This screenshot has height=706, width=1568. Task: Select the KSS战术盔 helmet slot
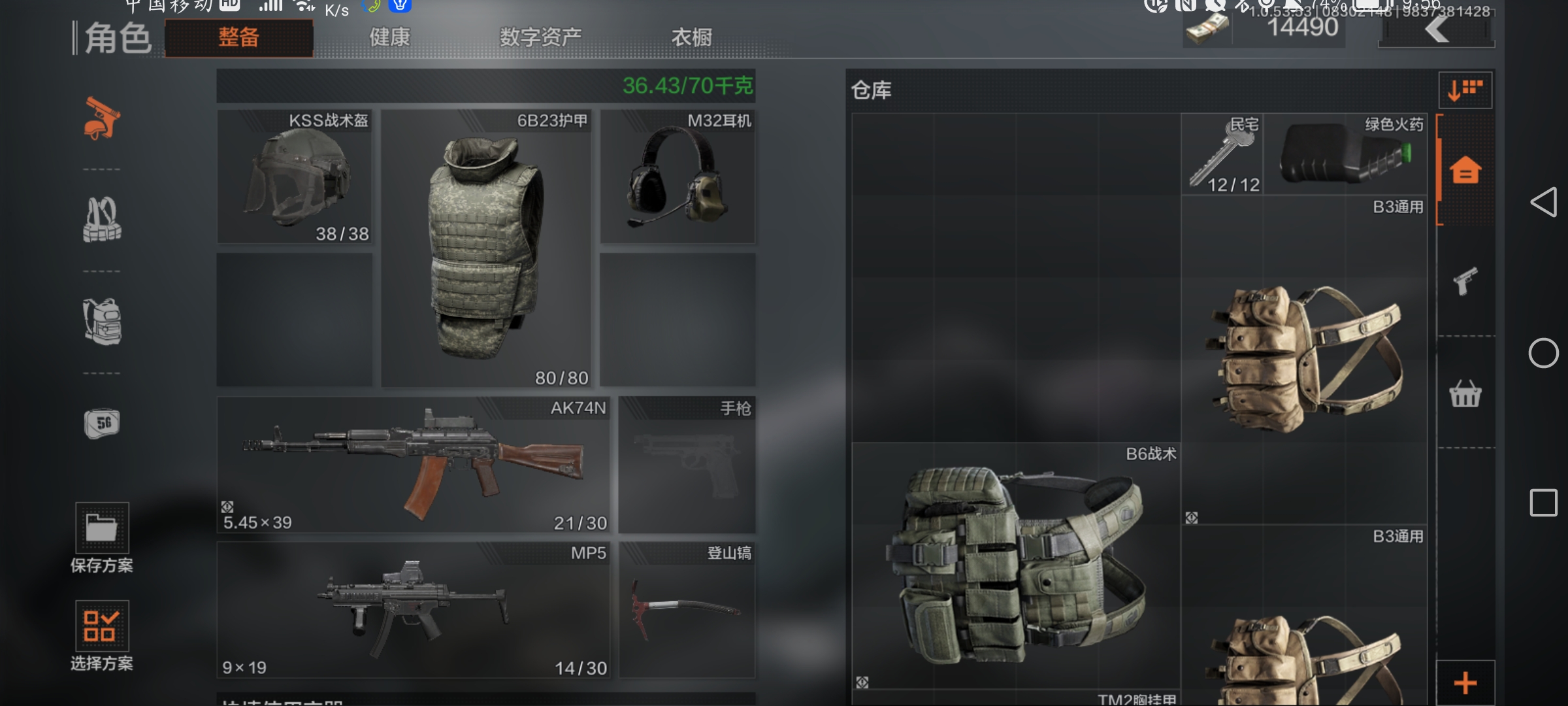tap(295, 176)
